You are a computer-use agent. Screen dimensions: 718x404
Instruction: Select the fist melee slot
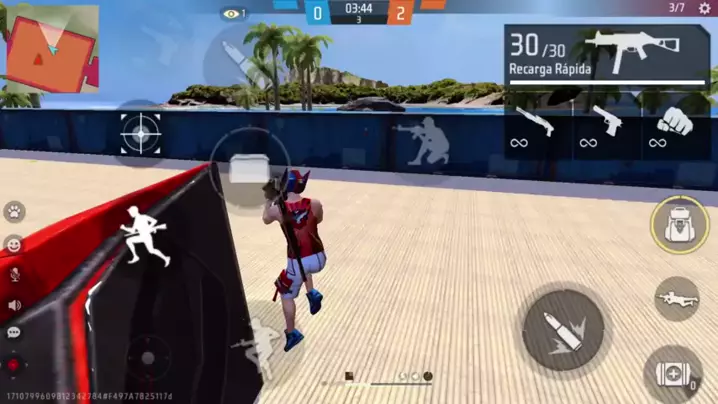(x=676, y=123)
